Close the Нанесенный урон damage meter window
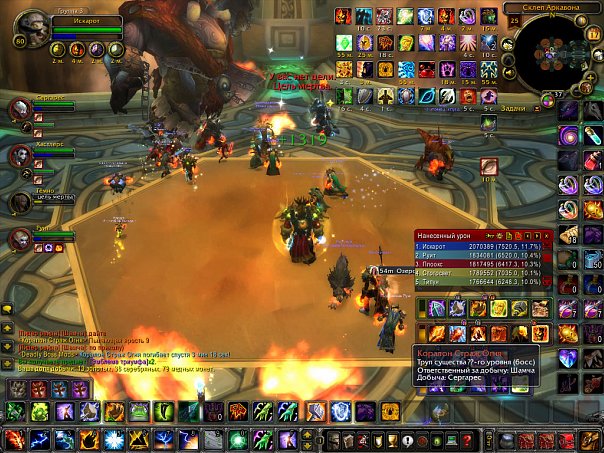This screenshot has width=604, height=453. click(x=547, y=235)
